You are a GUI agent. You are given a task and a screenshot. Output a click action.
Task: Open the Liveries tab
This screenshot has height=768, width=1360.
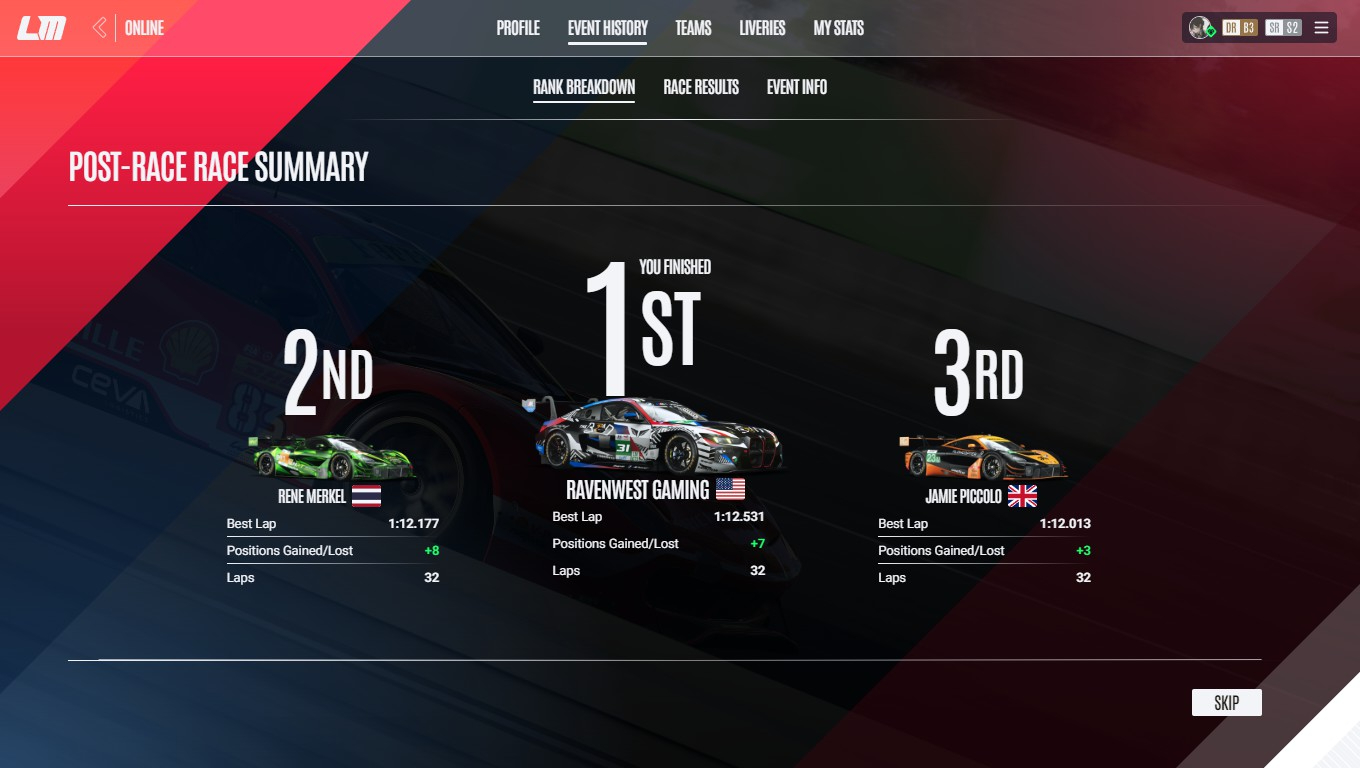tap(762, 28)
